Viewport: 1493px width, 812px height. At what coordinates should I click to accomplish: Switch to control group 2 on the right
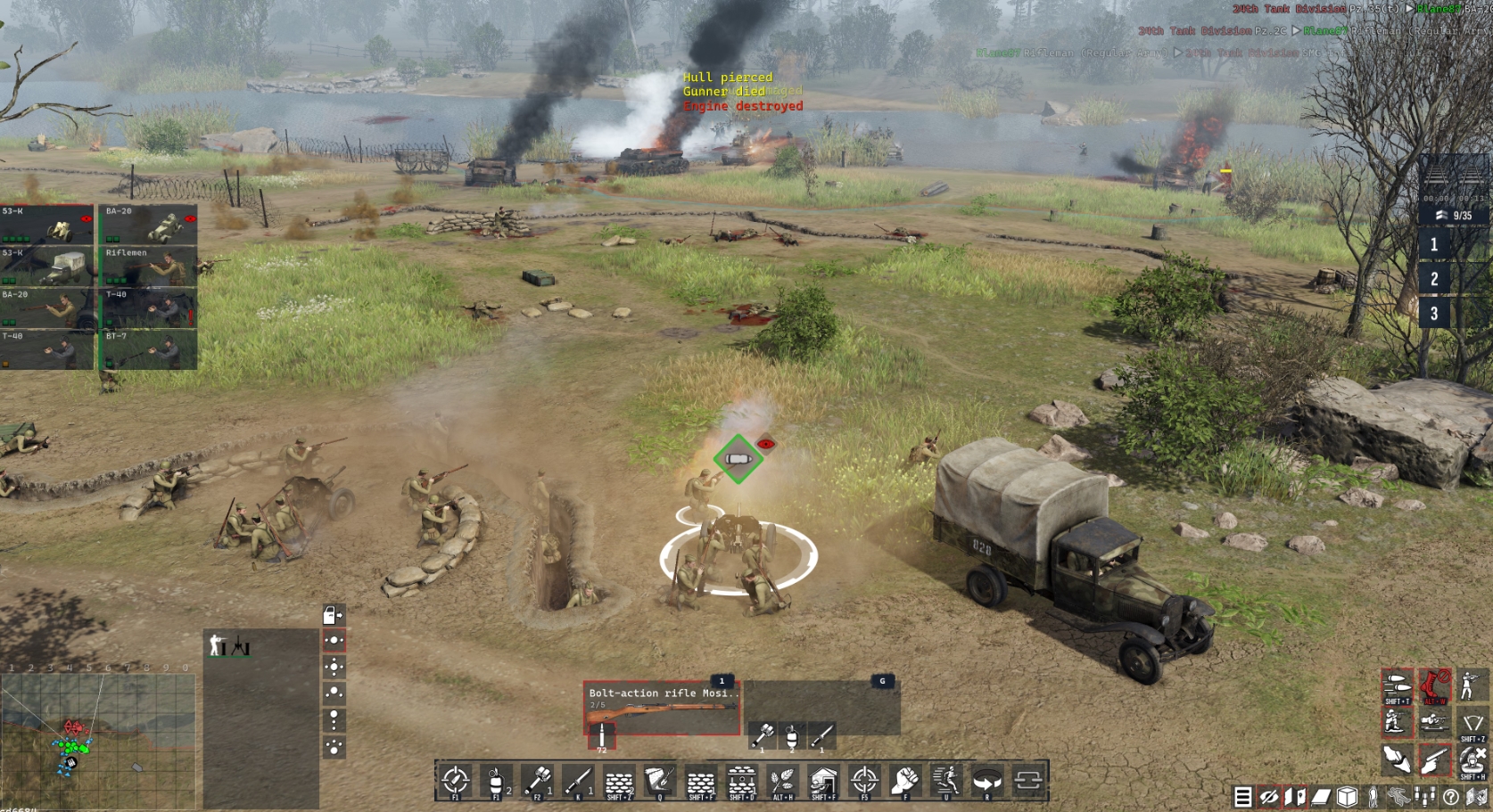[x=1436, y=278]
